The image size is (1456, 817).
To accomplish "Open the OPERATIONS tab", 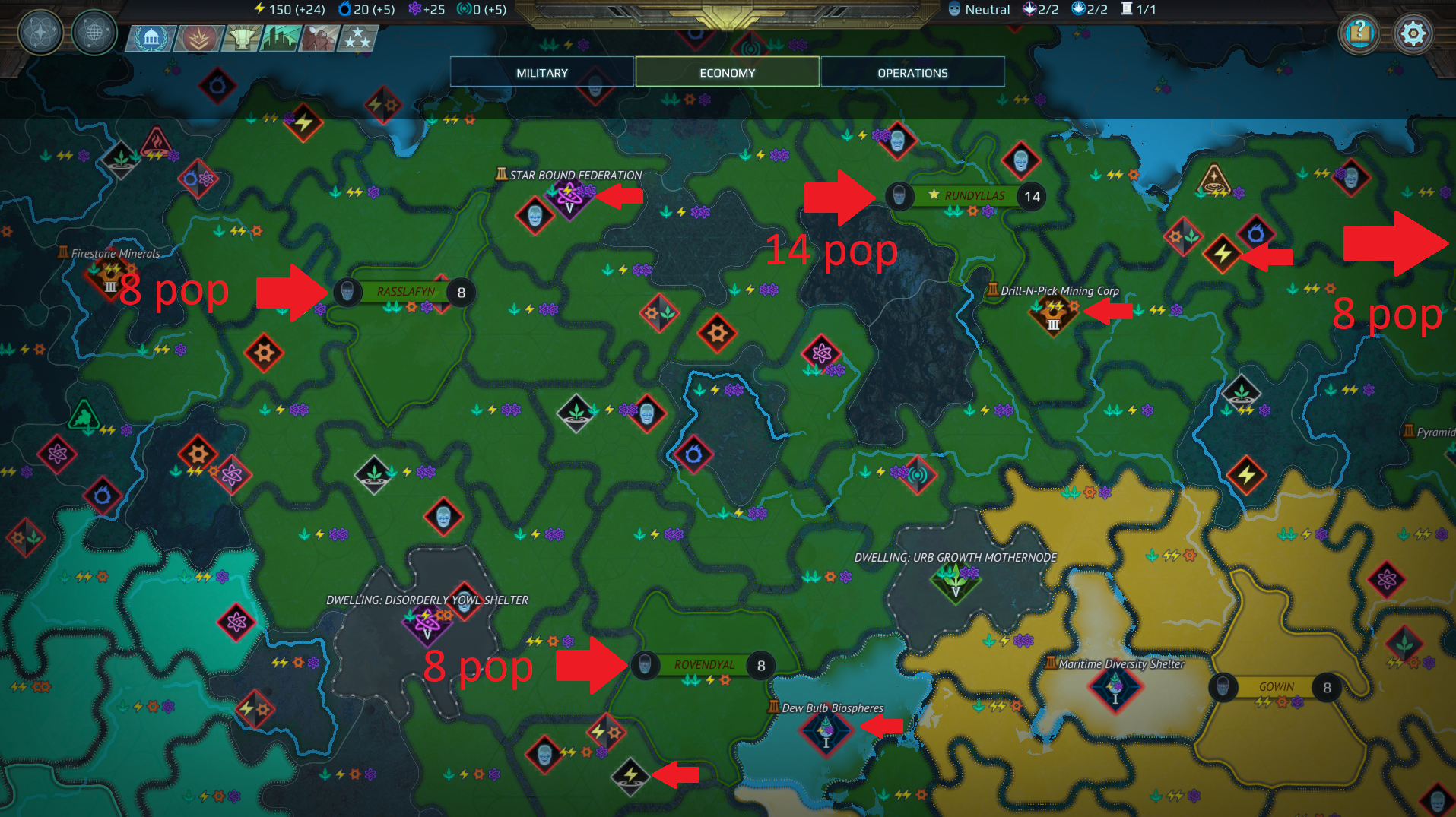I will pyautogui.click(x=912, y=71).
